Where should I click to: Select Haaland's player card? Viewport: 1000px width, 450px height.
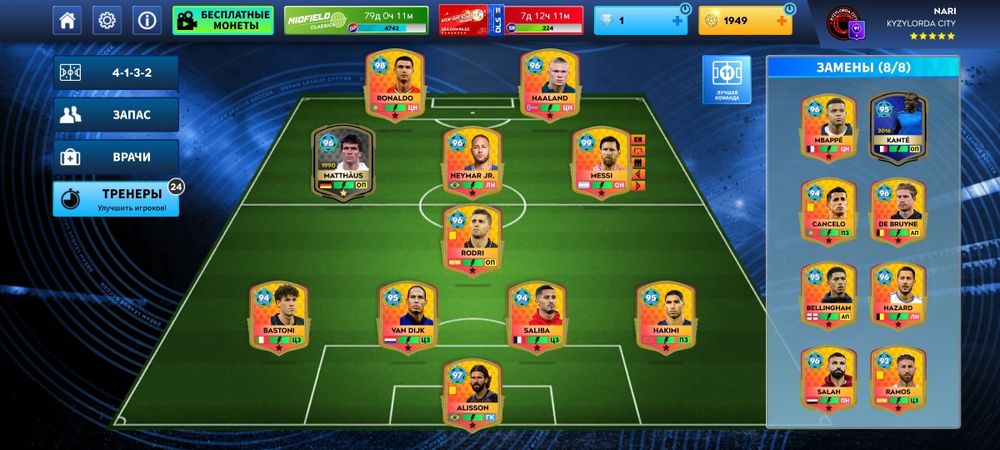tap(548, 85)
